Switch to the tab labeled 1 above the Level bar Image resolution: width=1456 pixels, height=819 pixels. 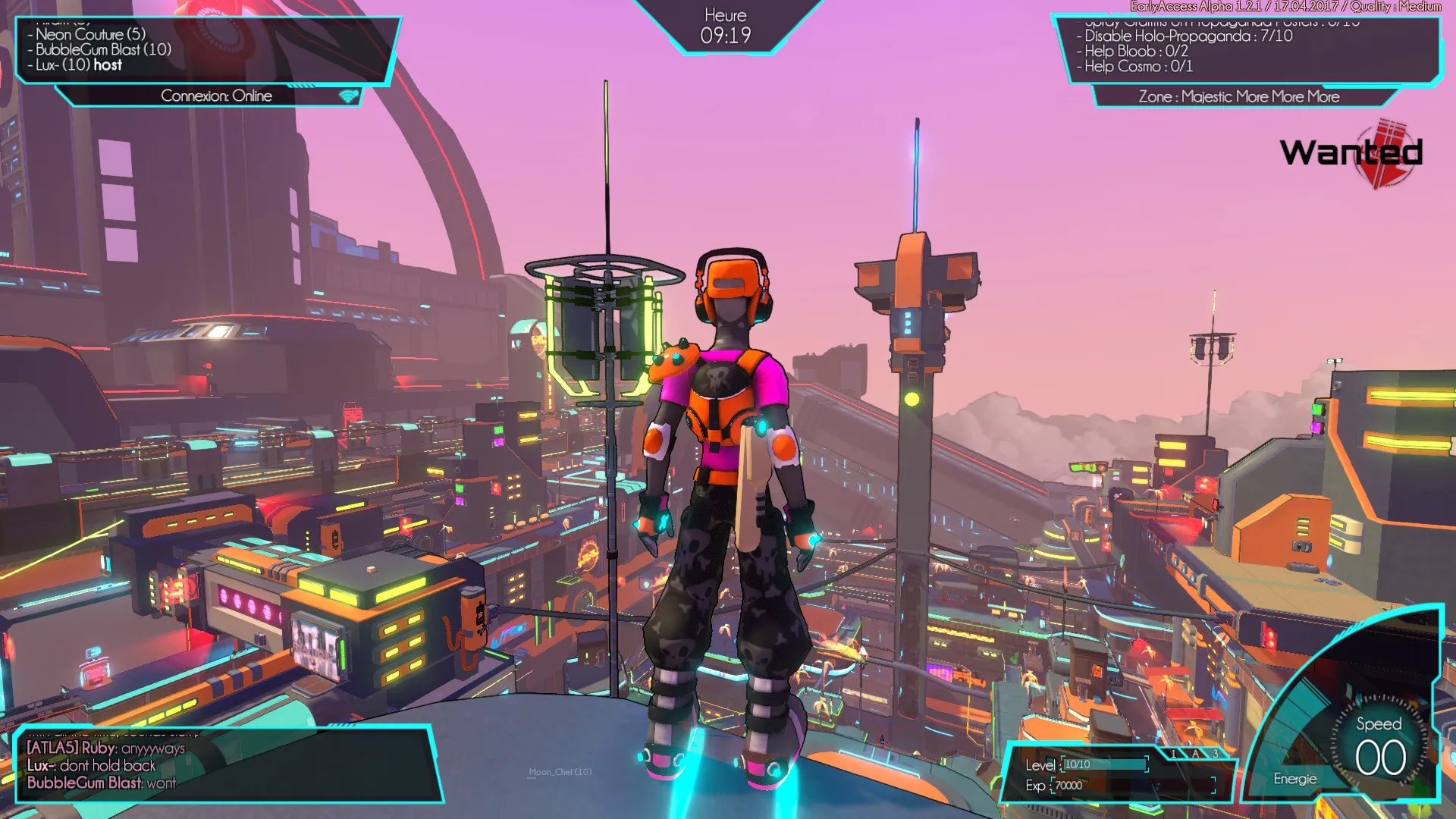1174,753
